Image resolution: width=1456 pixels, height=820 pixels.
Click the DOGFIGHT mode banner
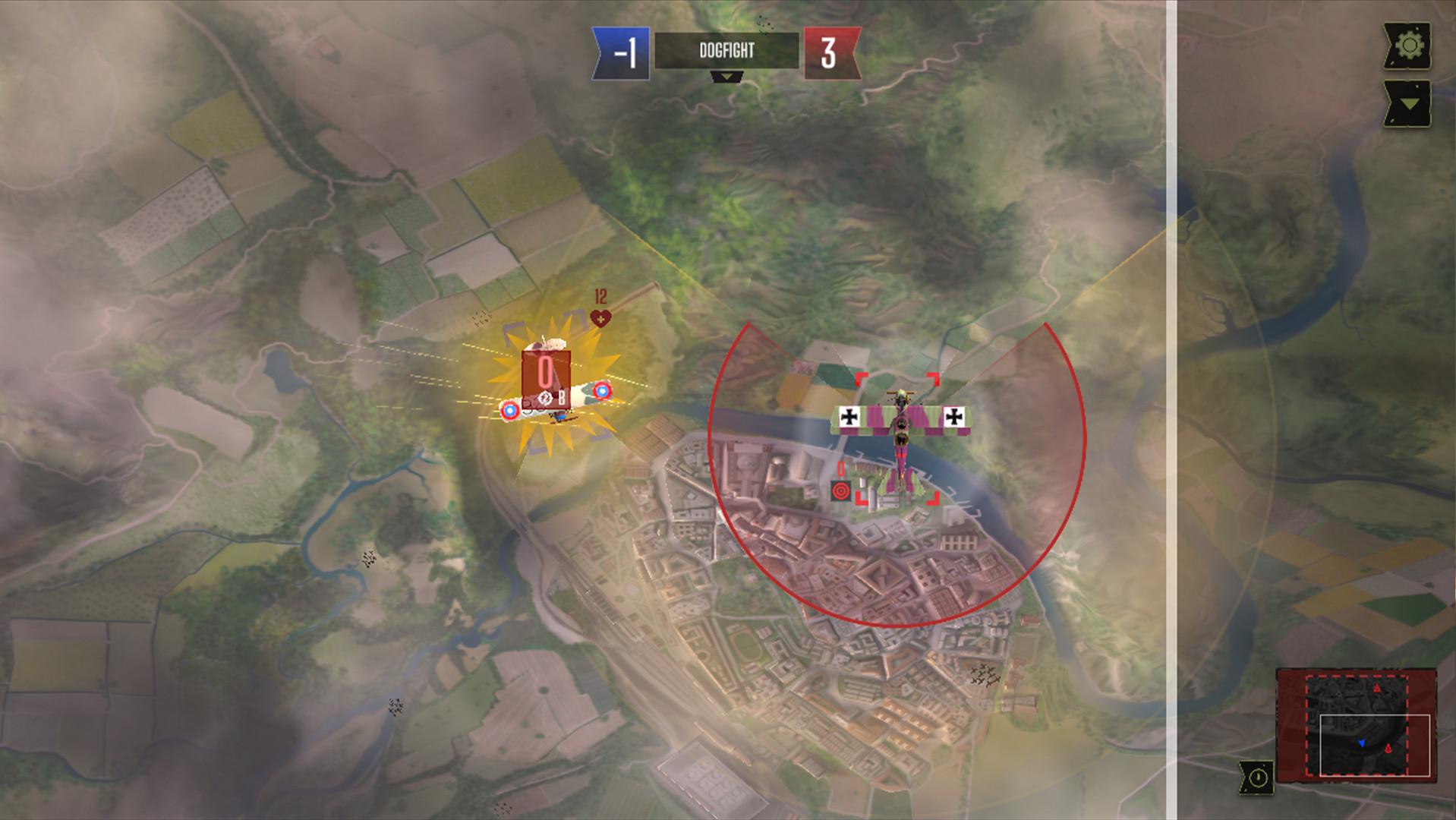(x=727, y=51)
